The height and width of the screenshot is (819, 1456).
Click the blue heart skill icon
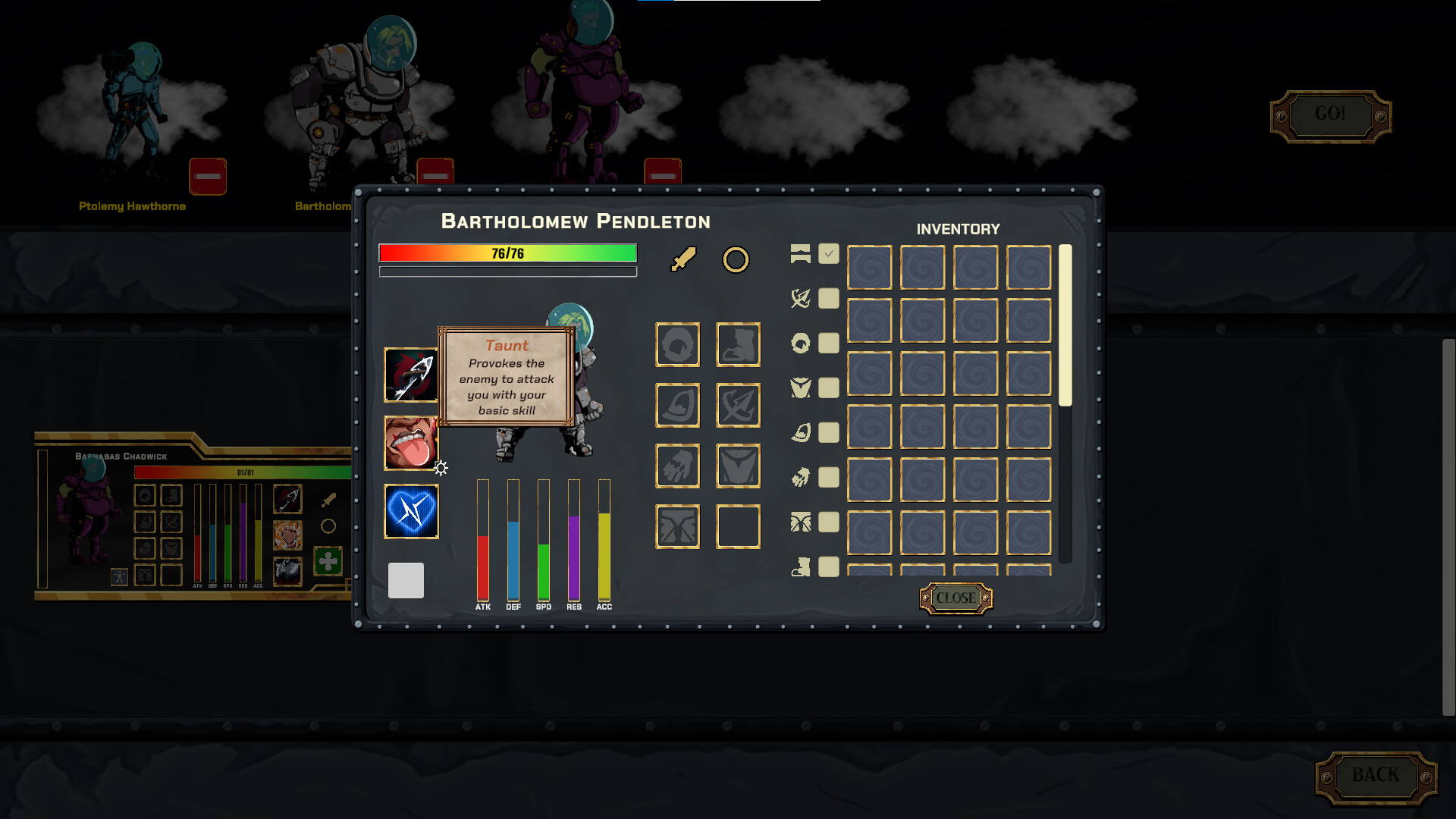coord(412,512)
